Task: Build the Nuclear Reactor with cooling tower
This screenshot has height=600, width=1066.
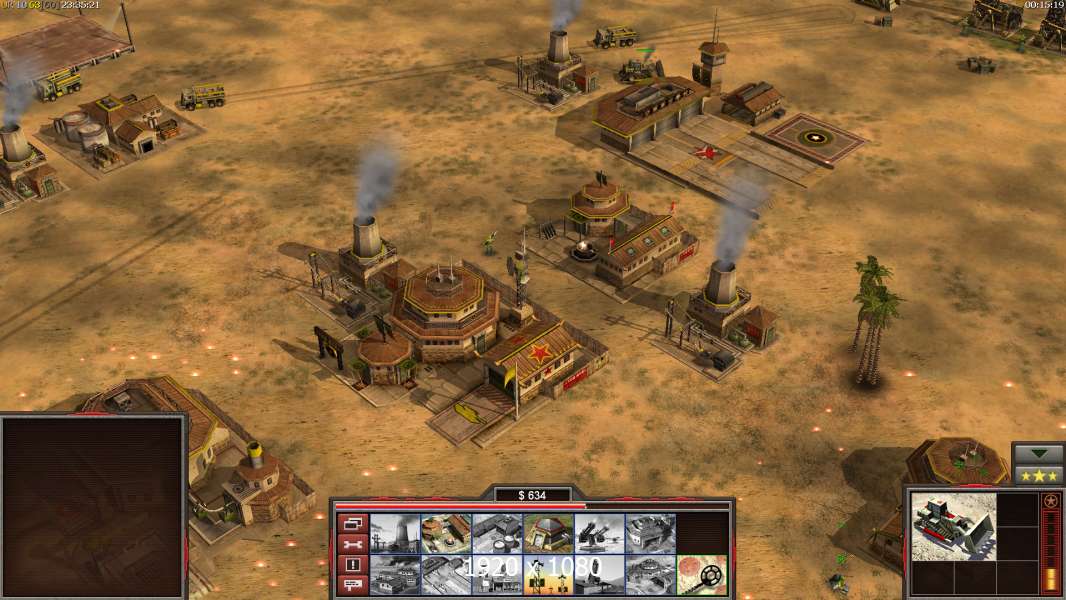Action: (395, 533)
